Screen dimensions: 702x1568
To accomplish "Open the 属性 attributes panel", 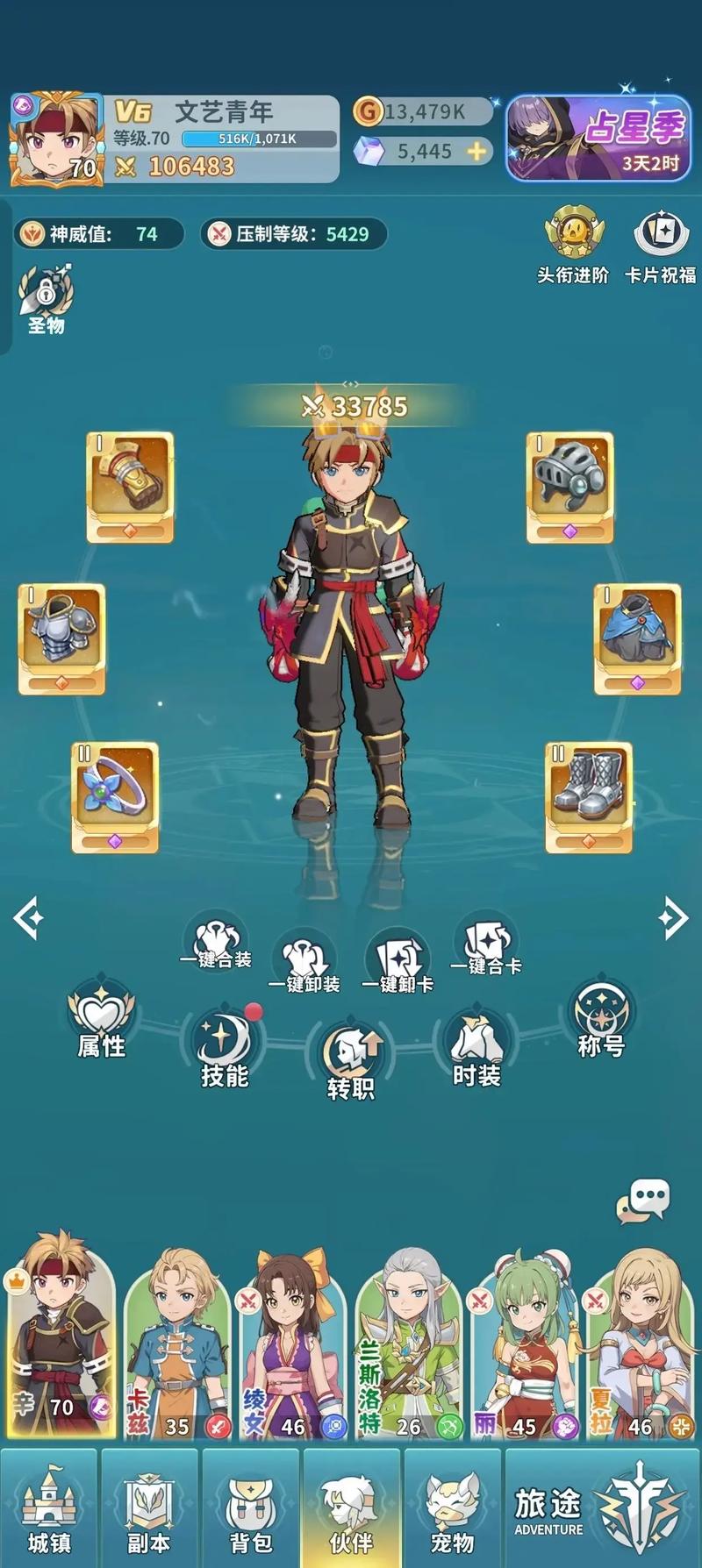I will tap(102, 1022).
